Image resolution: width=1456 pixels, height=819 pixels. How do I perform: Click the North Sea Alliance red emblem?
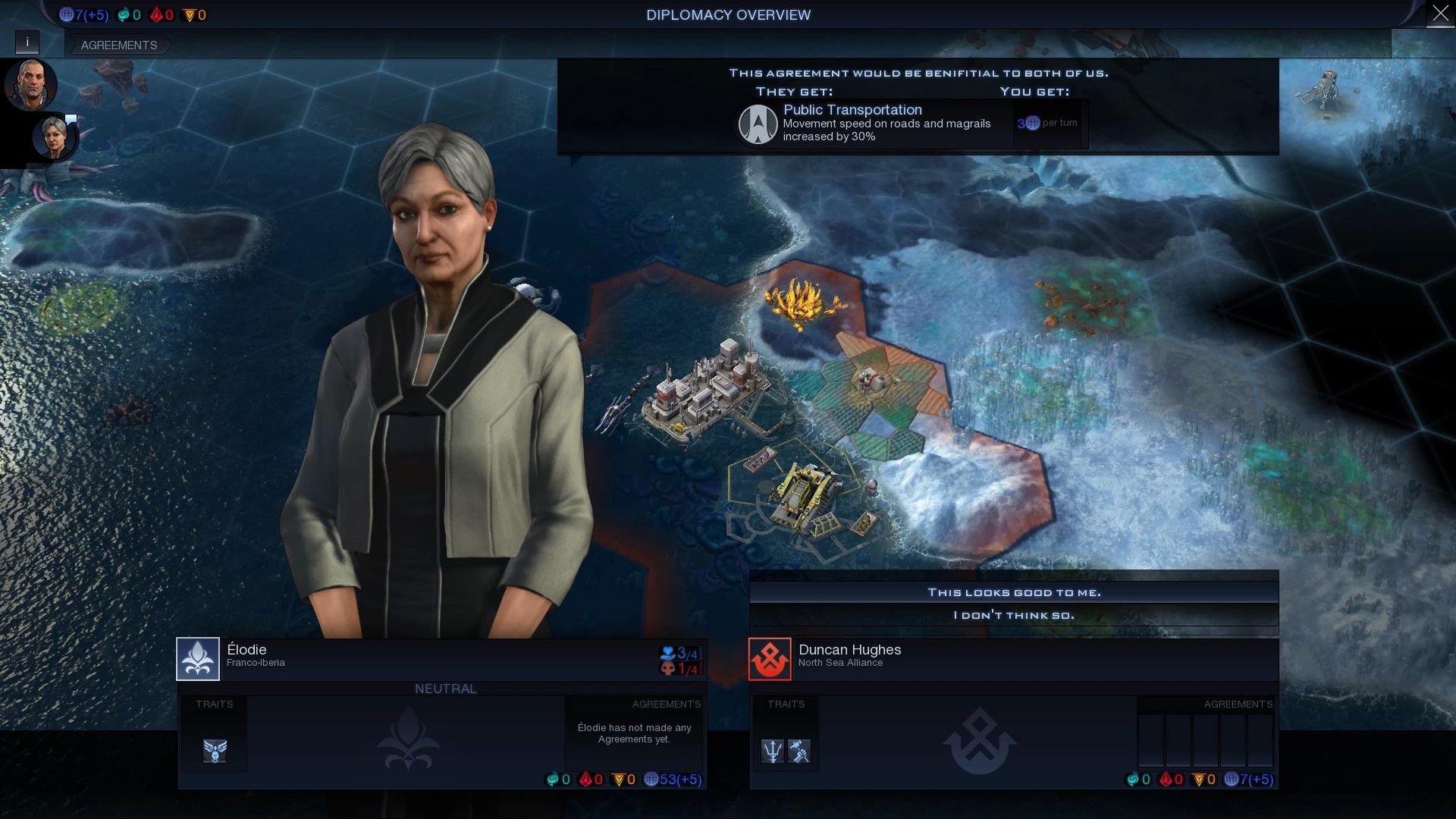tap(770, 658)
